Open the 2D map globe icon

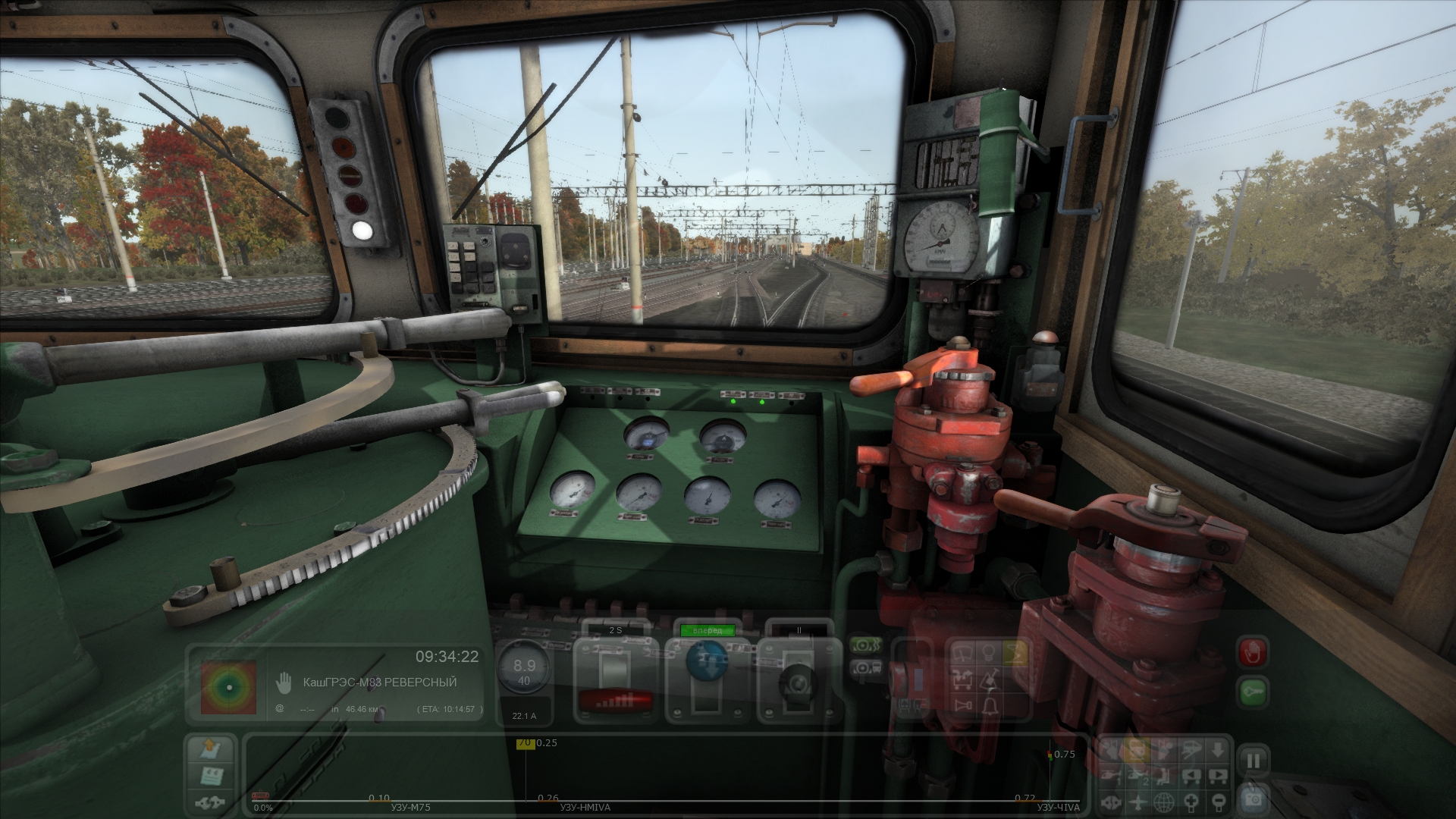point(1164,802)
